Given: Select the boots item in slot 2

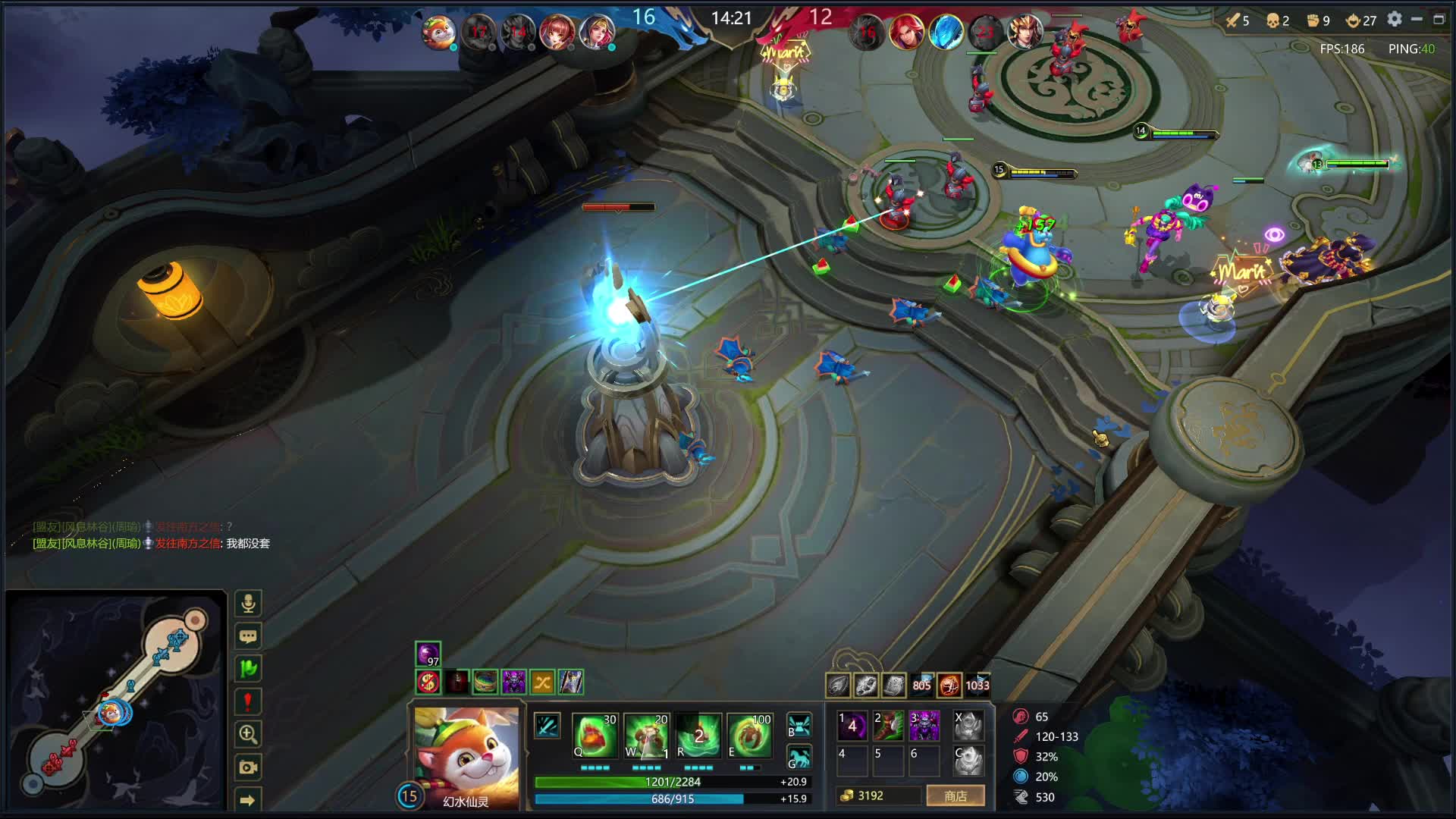Looking at the screenshot, I should pos(888,726).
